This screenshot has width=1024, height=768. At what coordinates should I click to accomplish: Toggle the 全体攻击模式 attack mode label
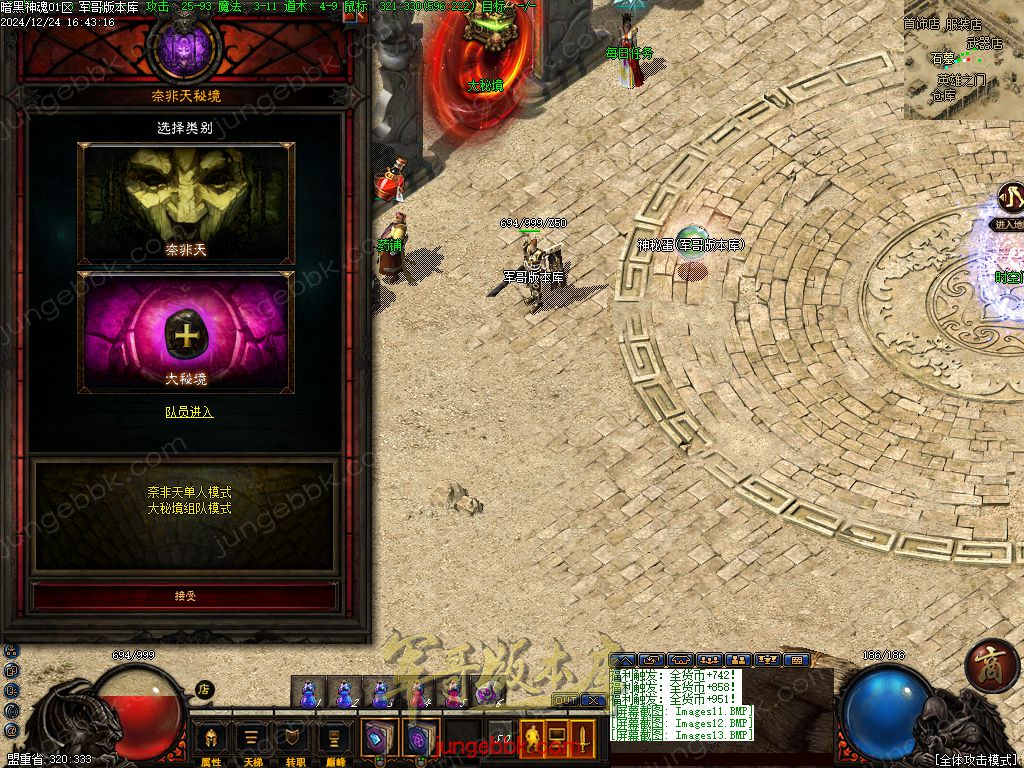pyautogui.click(x=975, y=760)
